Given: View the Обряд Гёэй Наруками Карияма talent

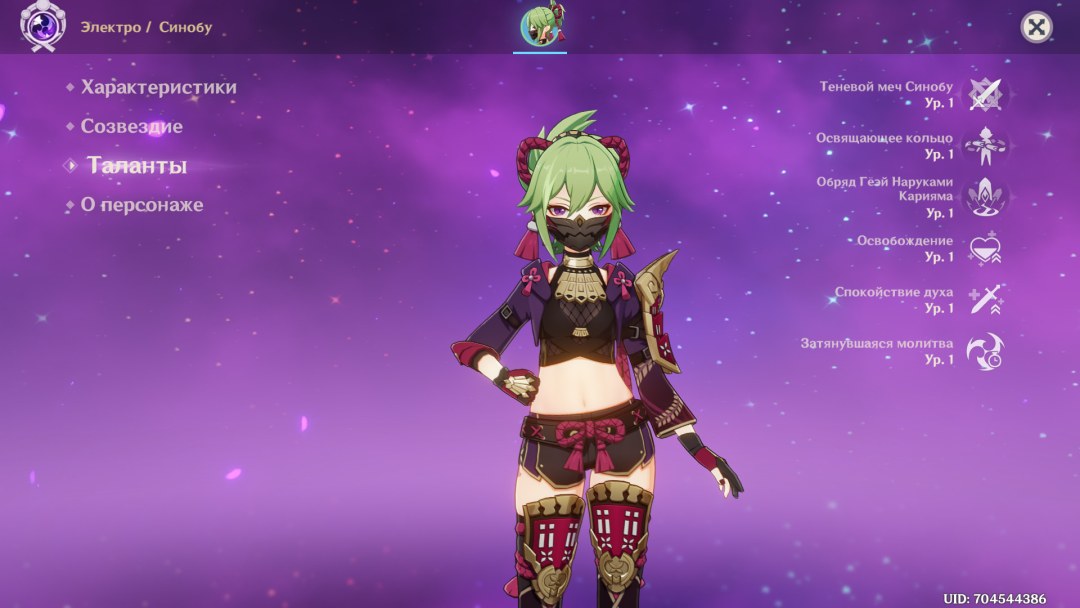Looking at the screenshot, I should [x=985, y=197].
